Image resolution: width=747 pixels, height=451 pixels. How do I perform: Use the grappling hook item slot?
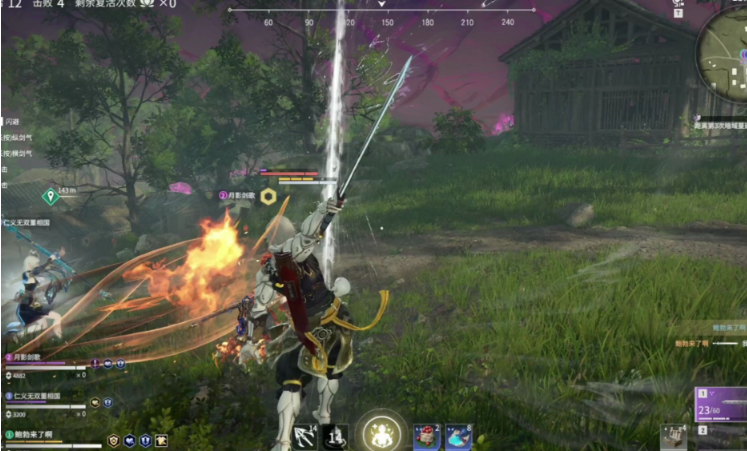[x=304, y=436]
